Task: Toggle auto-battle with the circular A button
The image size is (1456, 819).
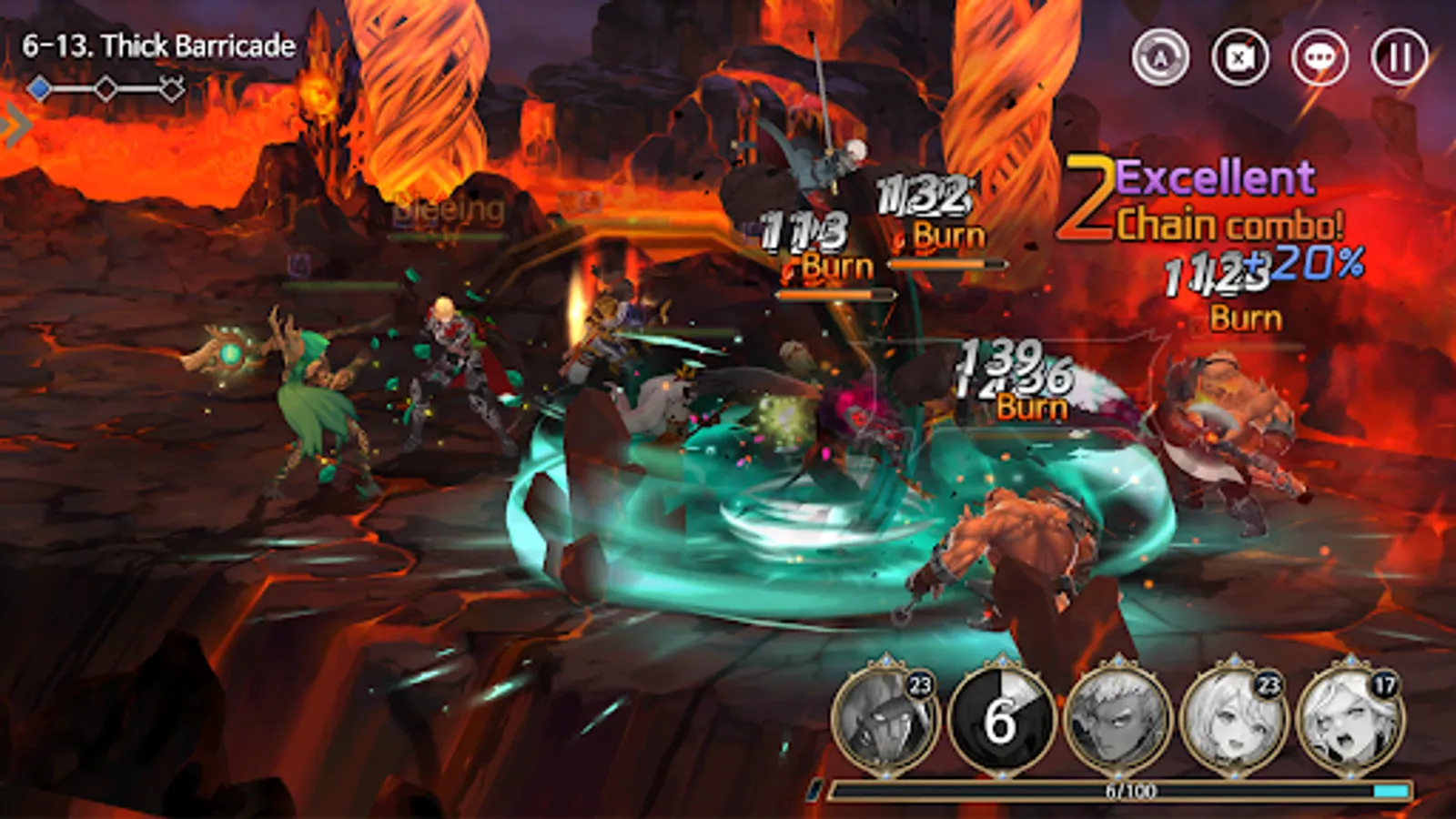Action: pos(1160,57)
